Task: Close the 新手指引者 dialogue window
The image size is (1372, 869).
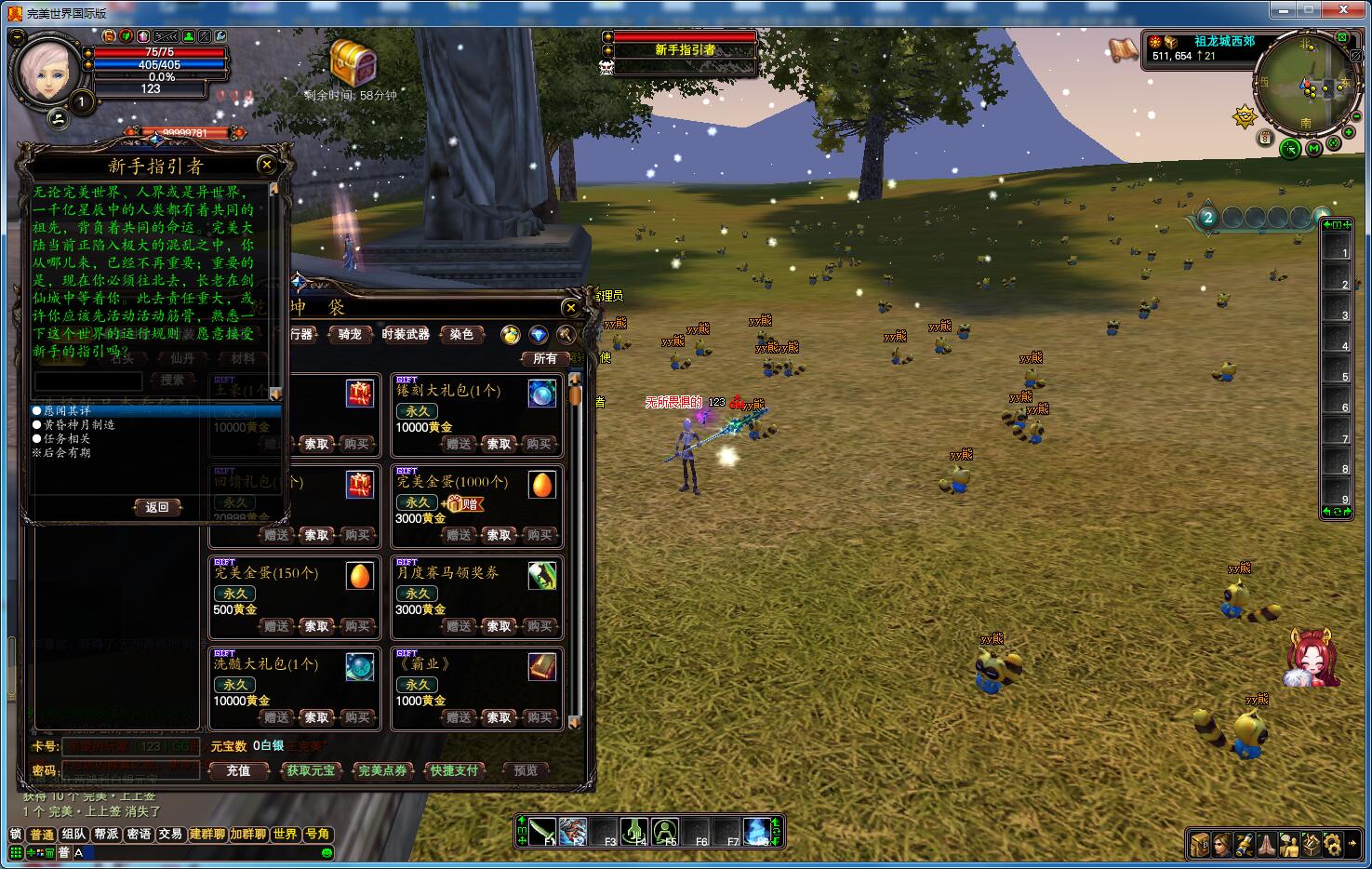Action: pyautogui.click(x=267, y=166)
